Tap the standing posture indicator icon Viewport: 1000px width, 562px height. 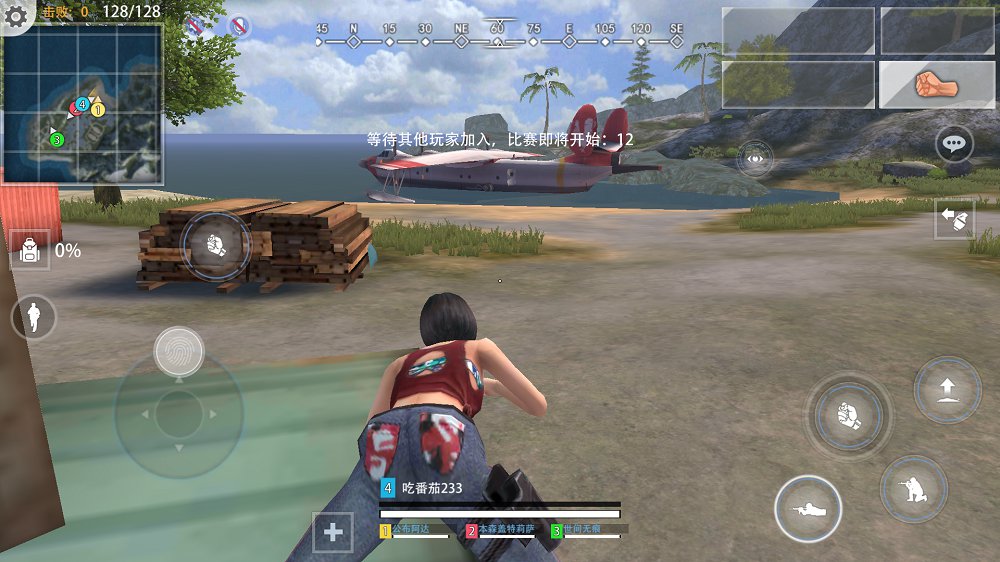34,317
